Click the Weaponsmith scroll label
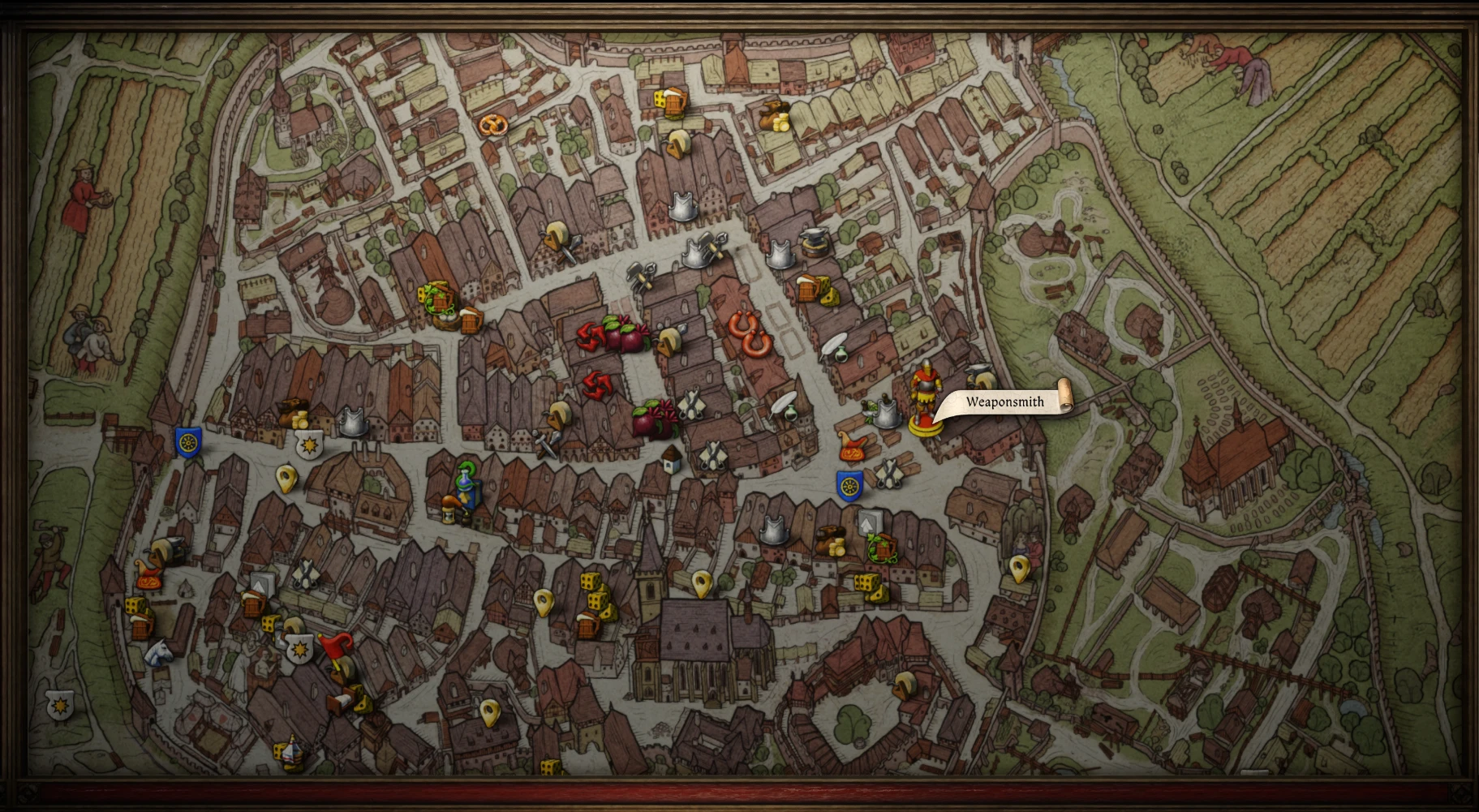Viewport: 1479px width, 812px height. click(x=1005, y=402)
